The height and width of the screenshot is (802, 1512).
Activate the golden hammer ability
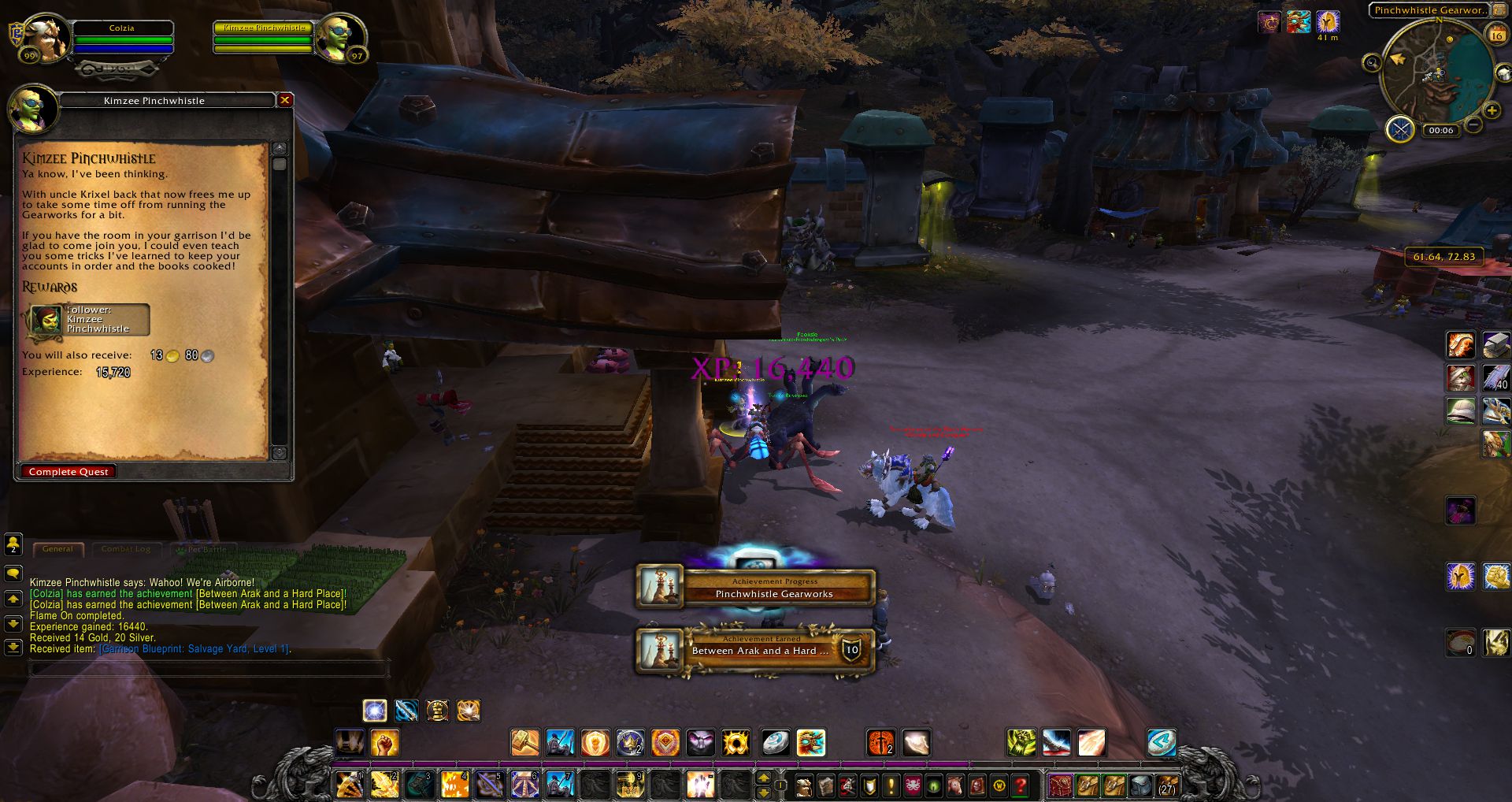(524, 742)
